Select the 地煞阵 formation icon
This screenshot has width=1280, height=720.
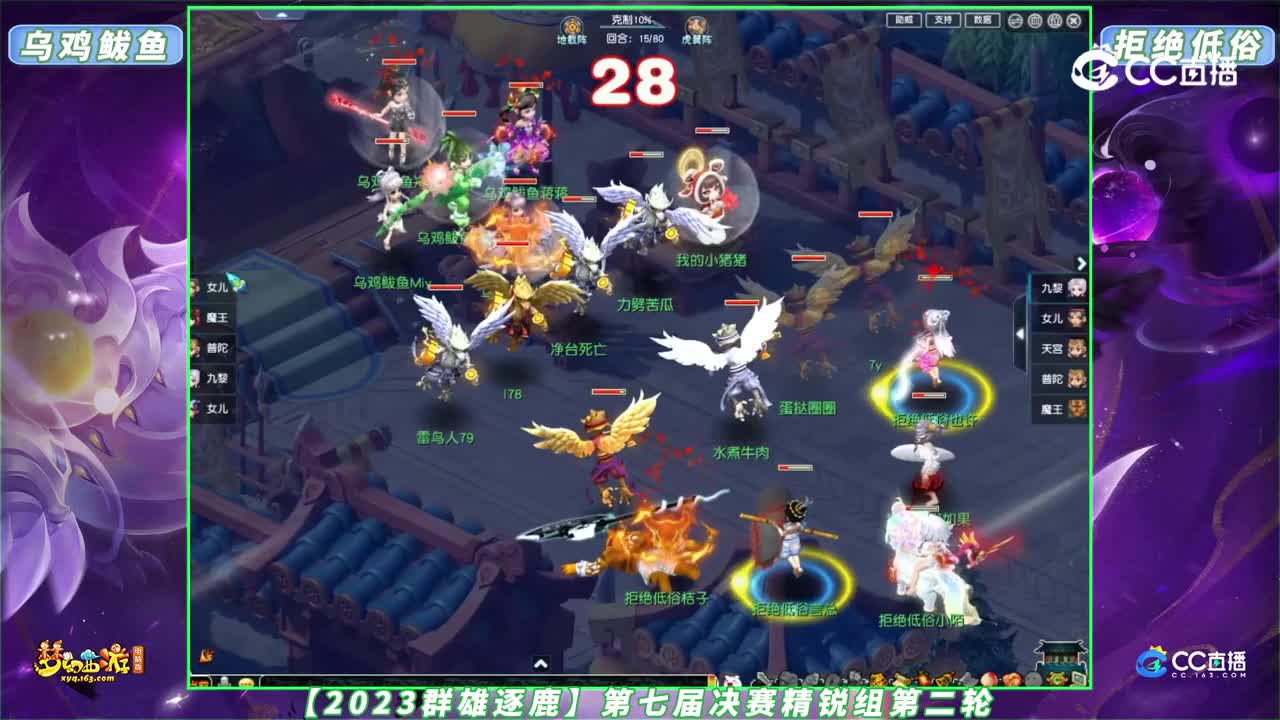pyautogui.click(x=570, y=27)
